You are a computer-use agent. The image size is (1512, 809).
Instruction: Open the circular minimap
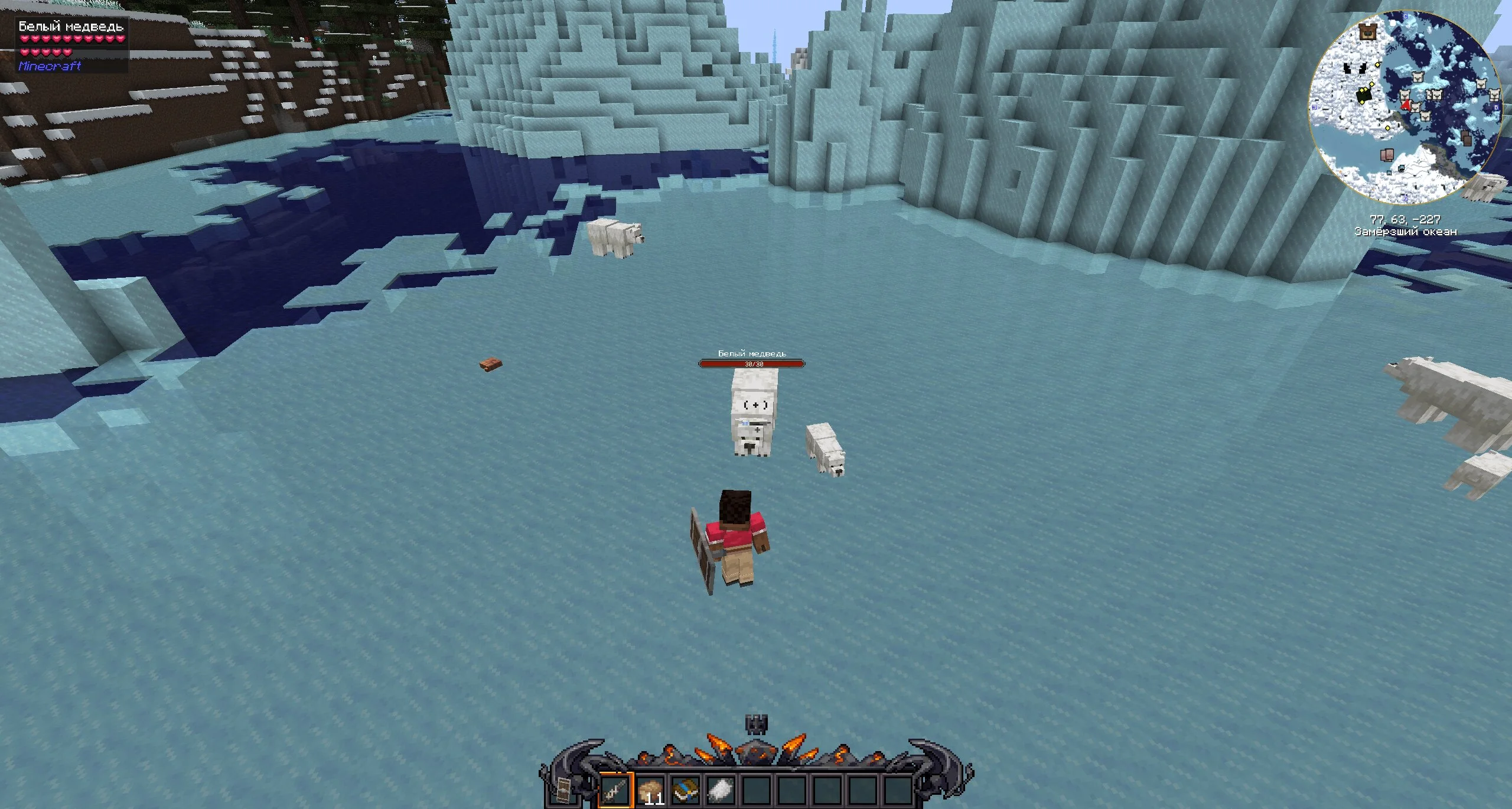pos(1405,105)
